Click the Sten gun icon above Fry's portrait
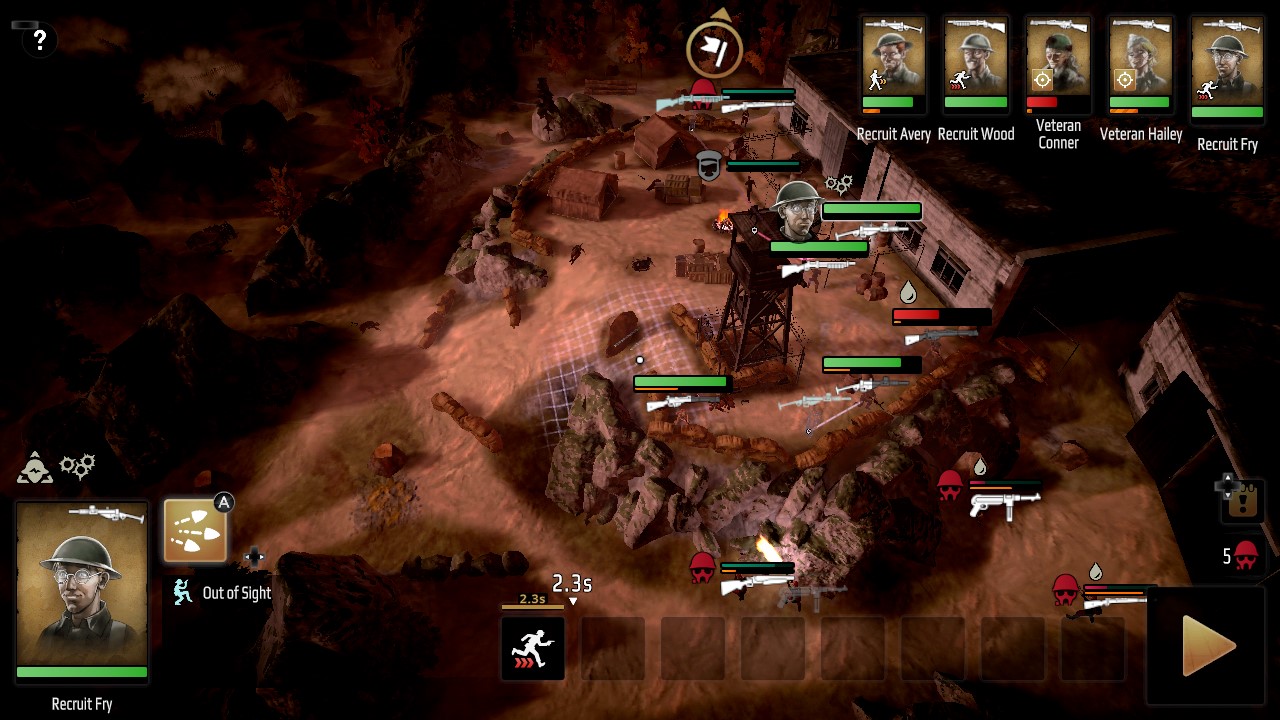1280x720 pixels. point(105,514)
